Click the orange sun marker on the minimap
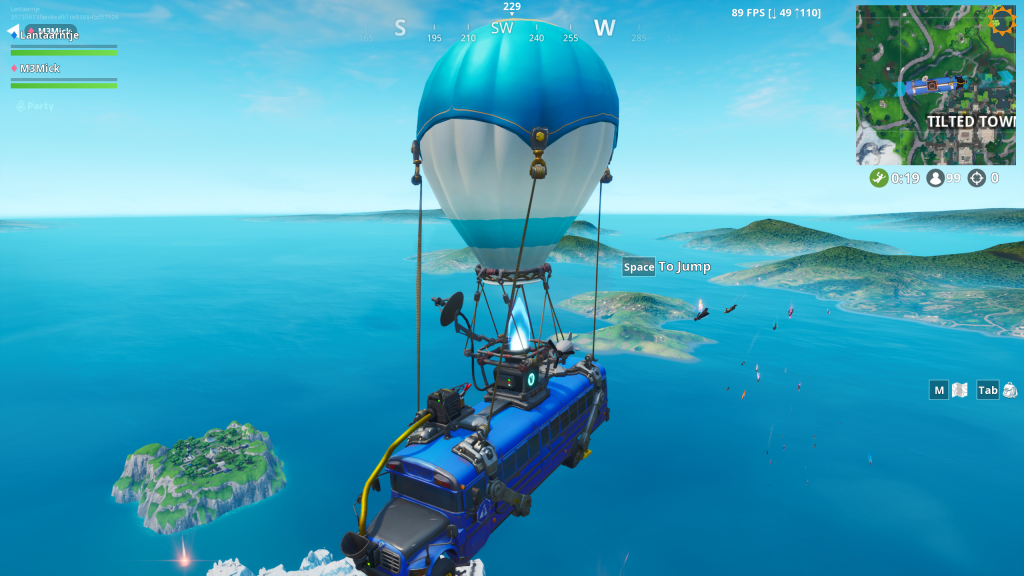The image size is (1024, 576). [x=1001, y=20]
